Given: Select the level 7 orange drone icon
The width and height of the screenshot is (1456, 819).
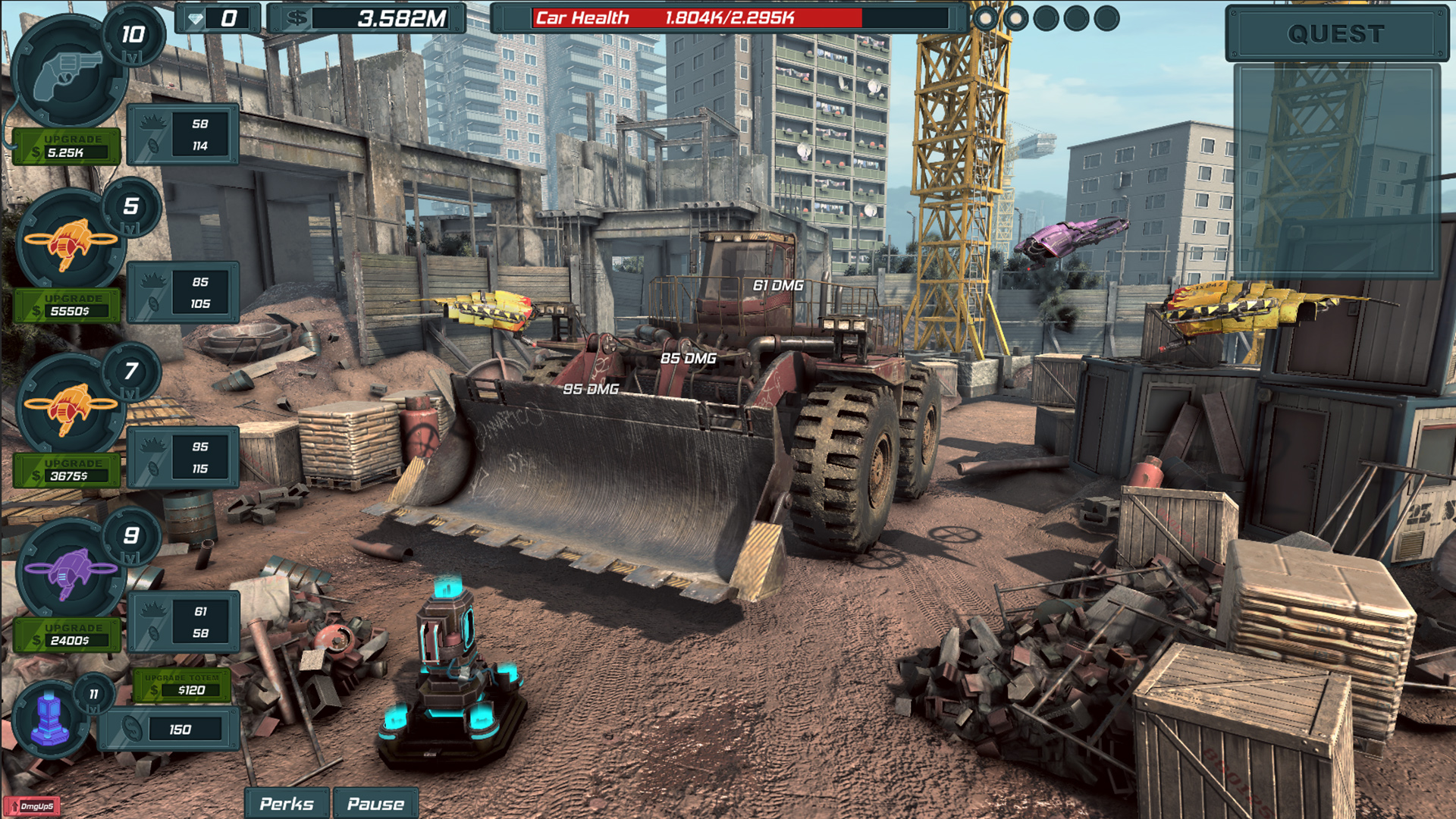Looking at the screenshot, I should pos(70,409).
